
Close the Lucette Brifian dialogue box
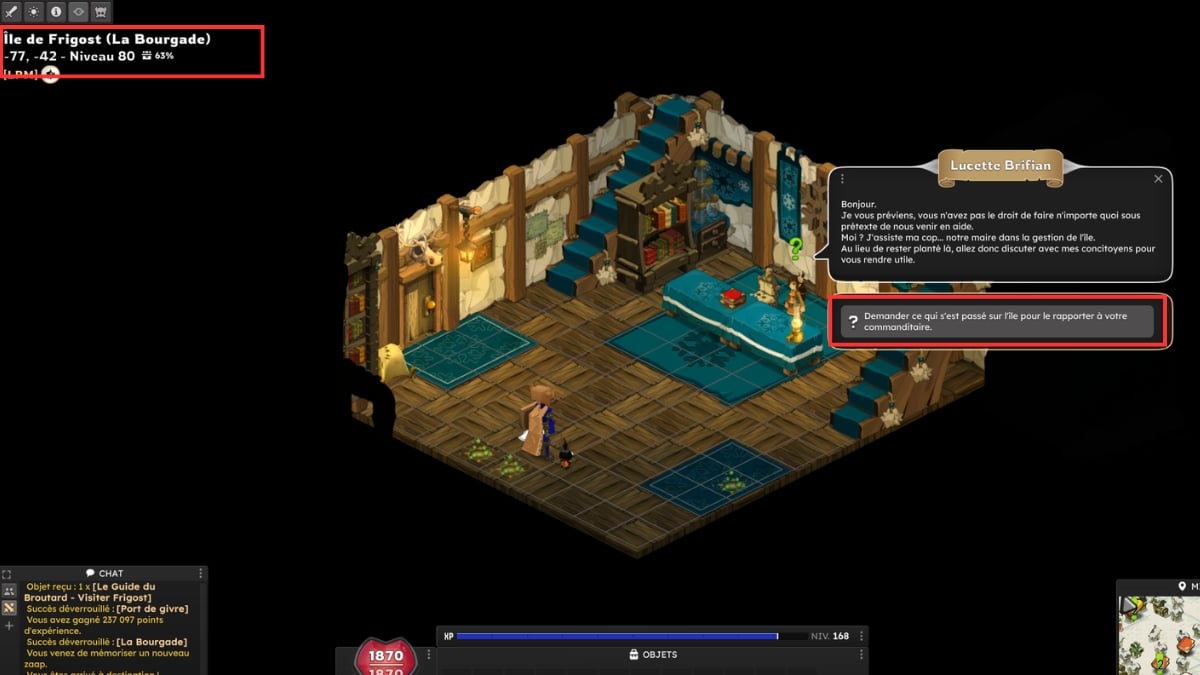[x=1158, y=179]
